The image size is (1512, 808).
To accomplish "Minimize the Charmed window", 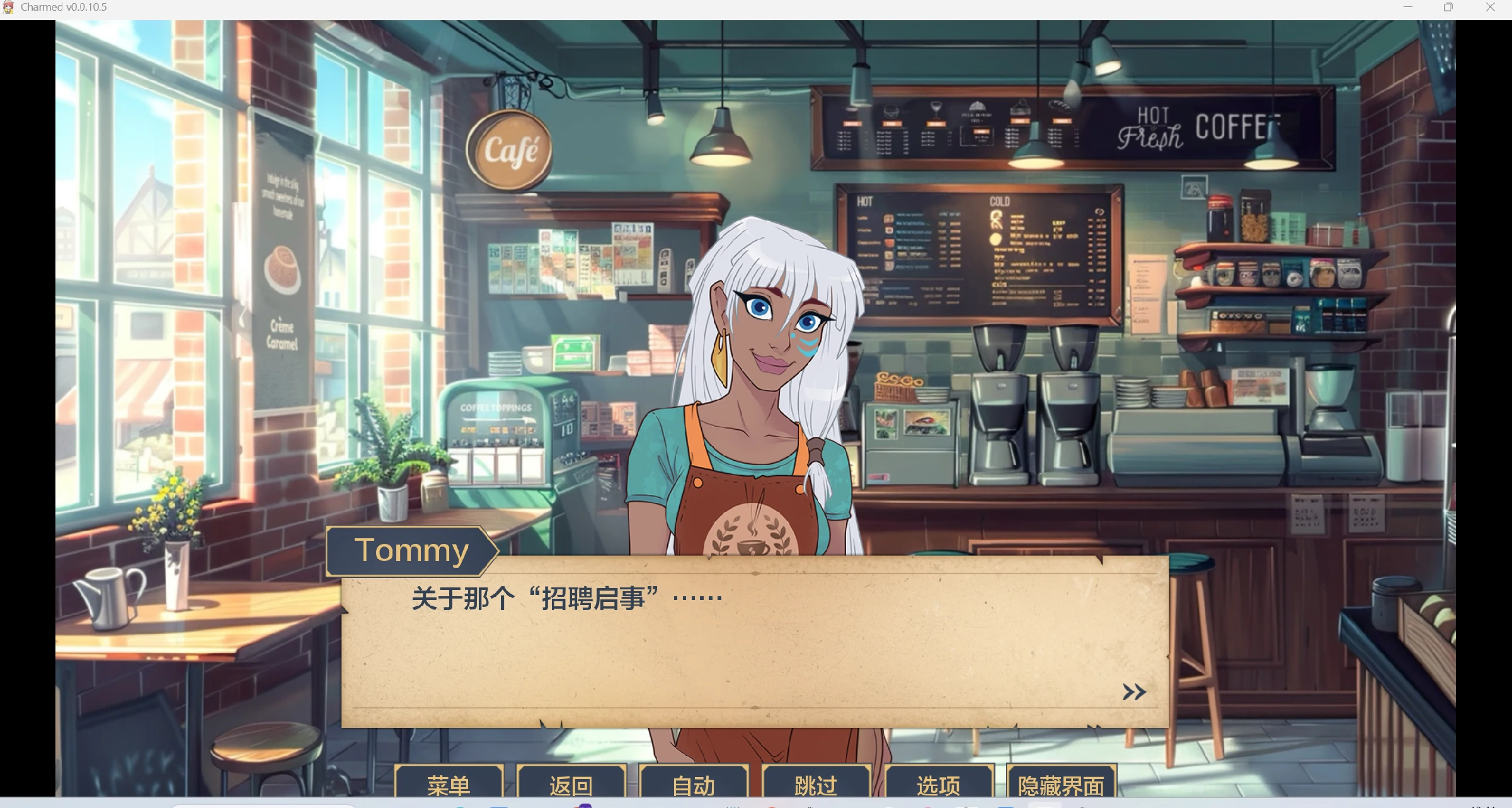I will [x=1408, y=8].
